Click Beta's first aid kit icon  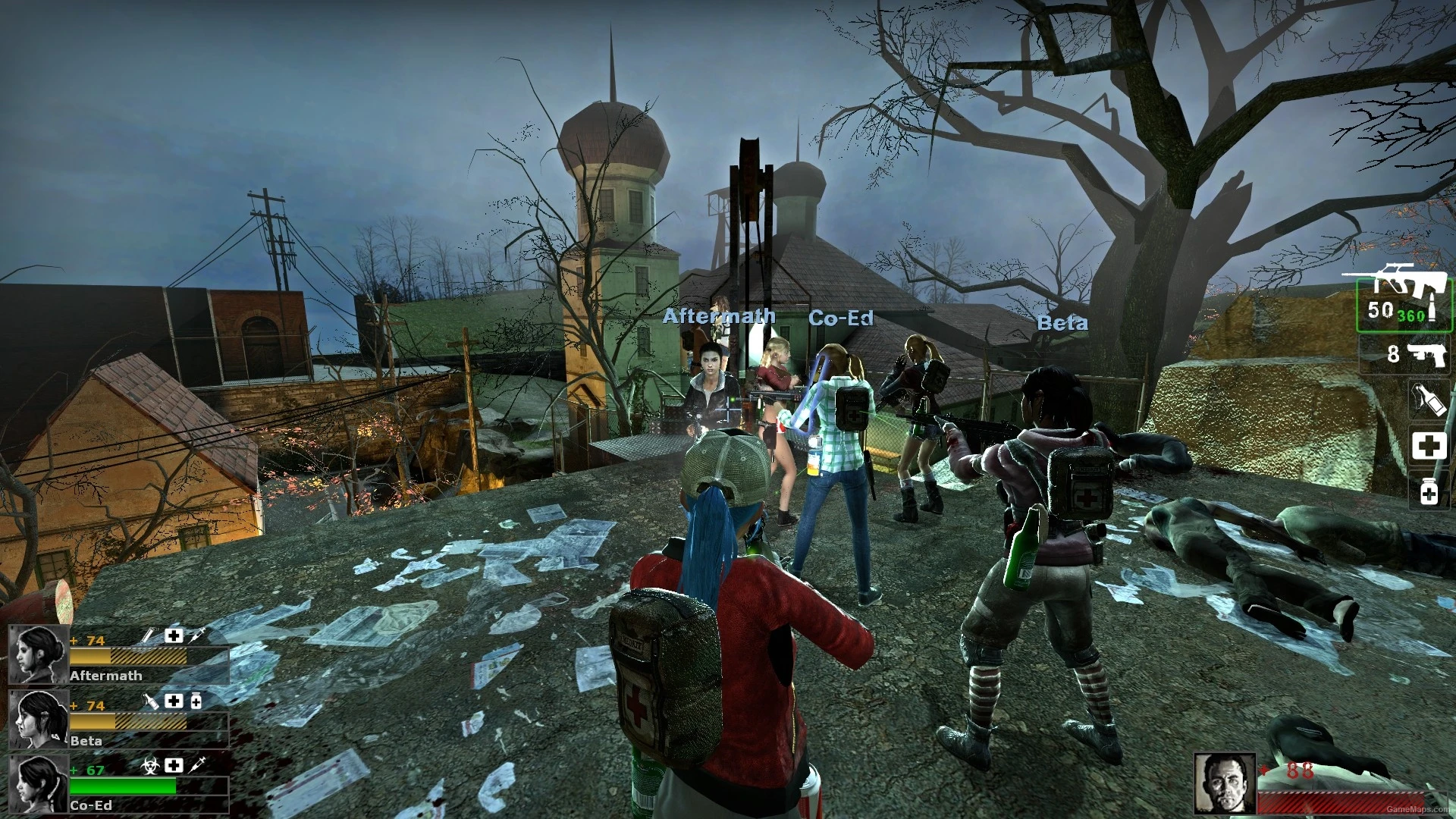tap(174, 702)
